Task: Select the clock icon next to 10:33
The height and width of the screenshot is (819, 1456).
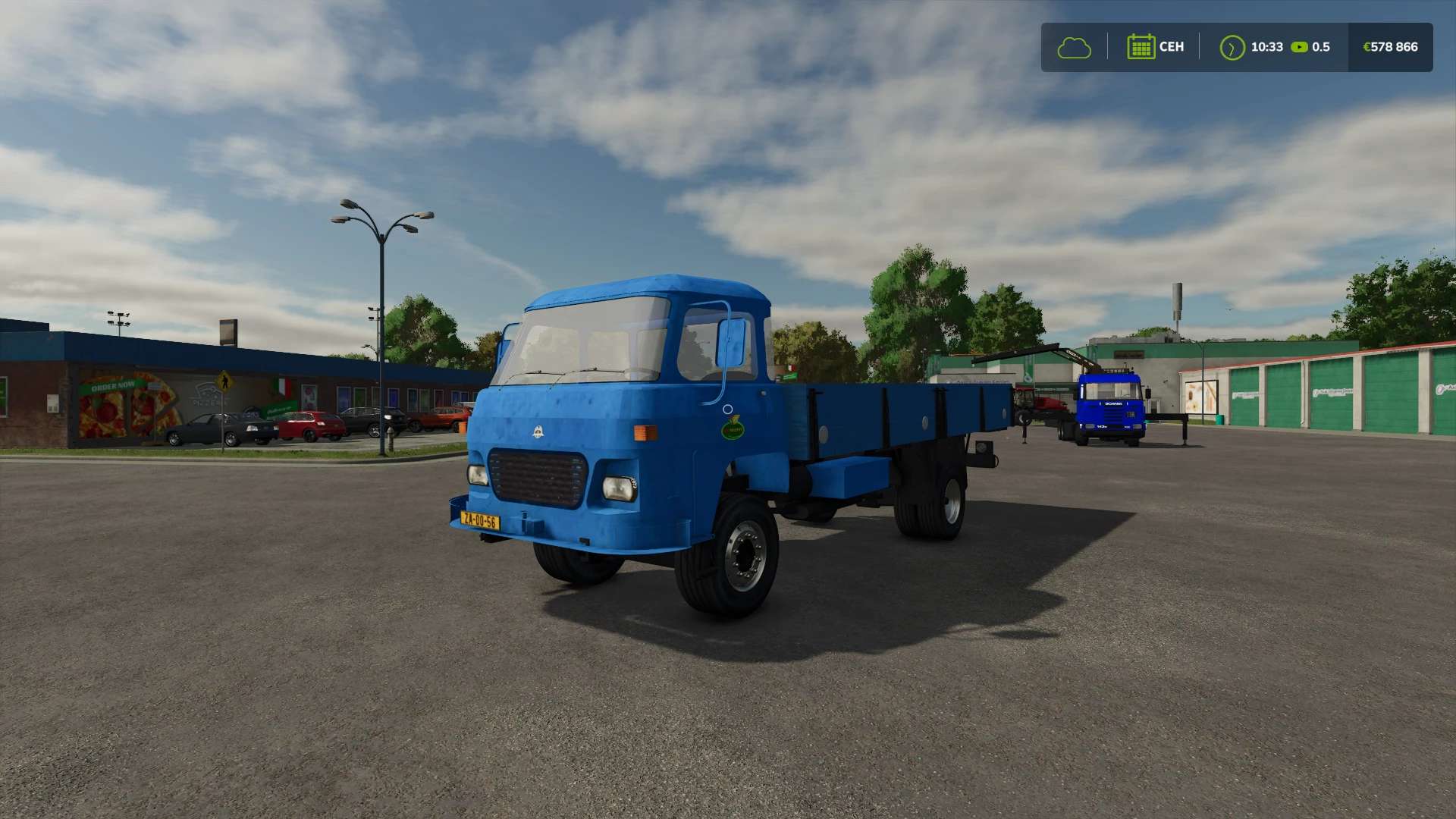Action: click(1232, 48)
